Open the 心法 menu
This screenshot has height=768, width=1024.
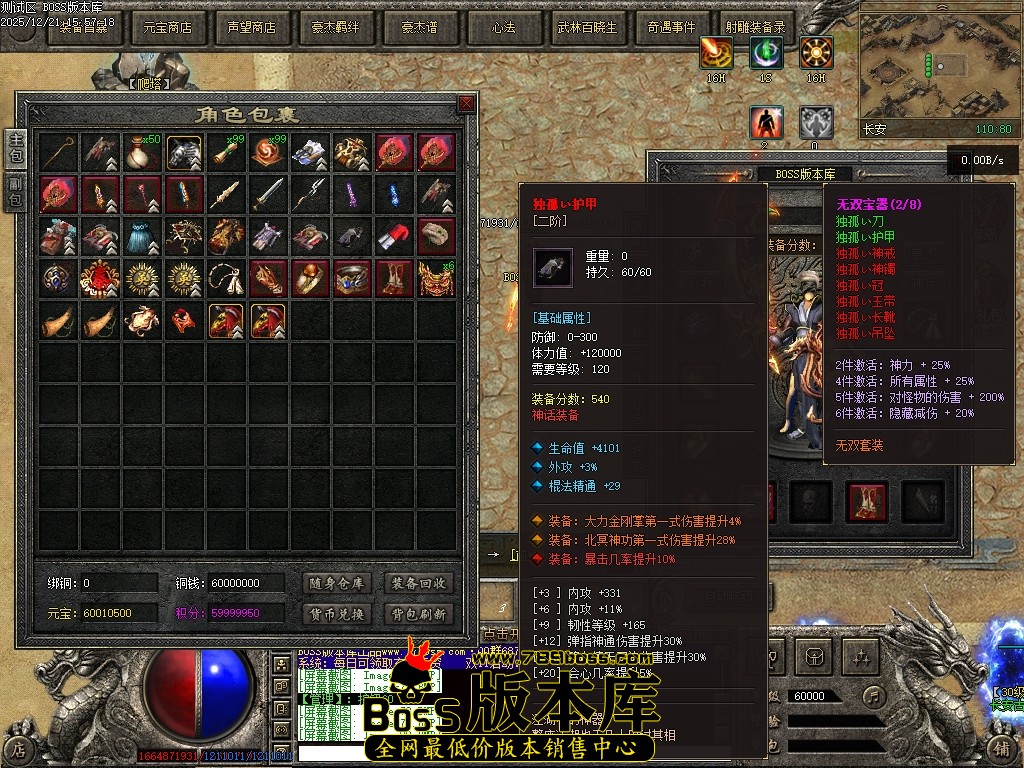pos(503,28)
